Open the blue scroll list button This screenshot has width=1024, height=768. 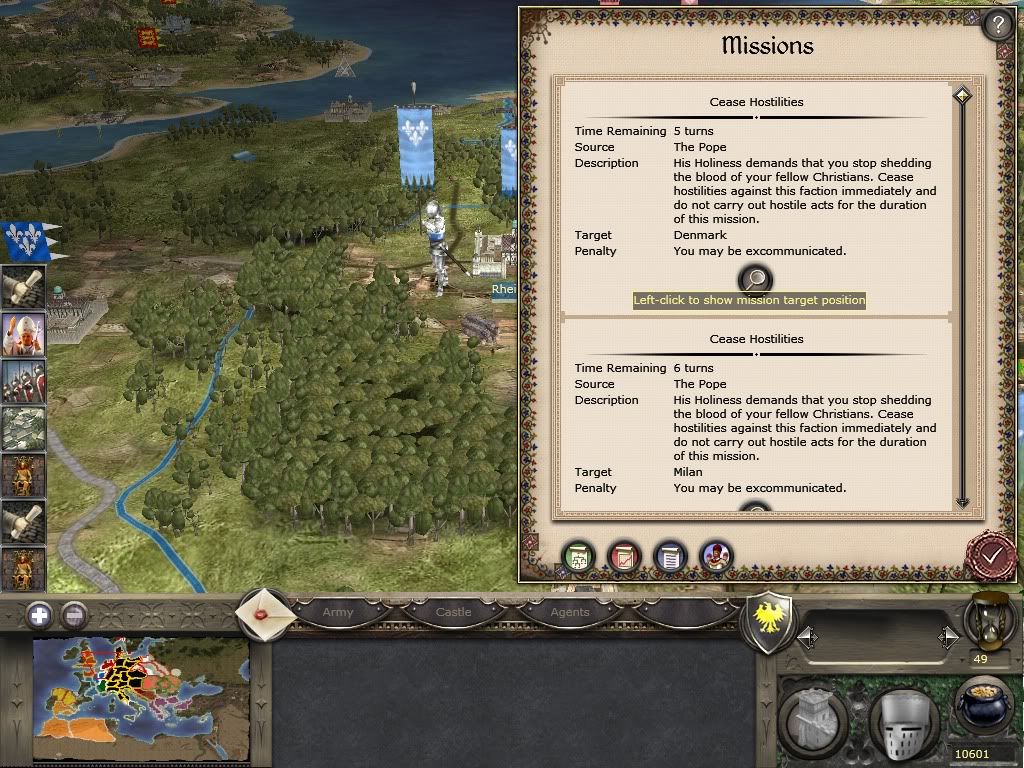670,557
